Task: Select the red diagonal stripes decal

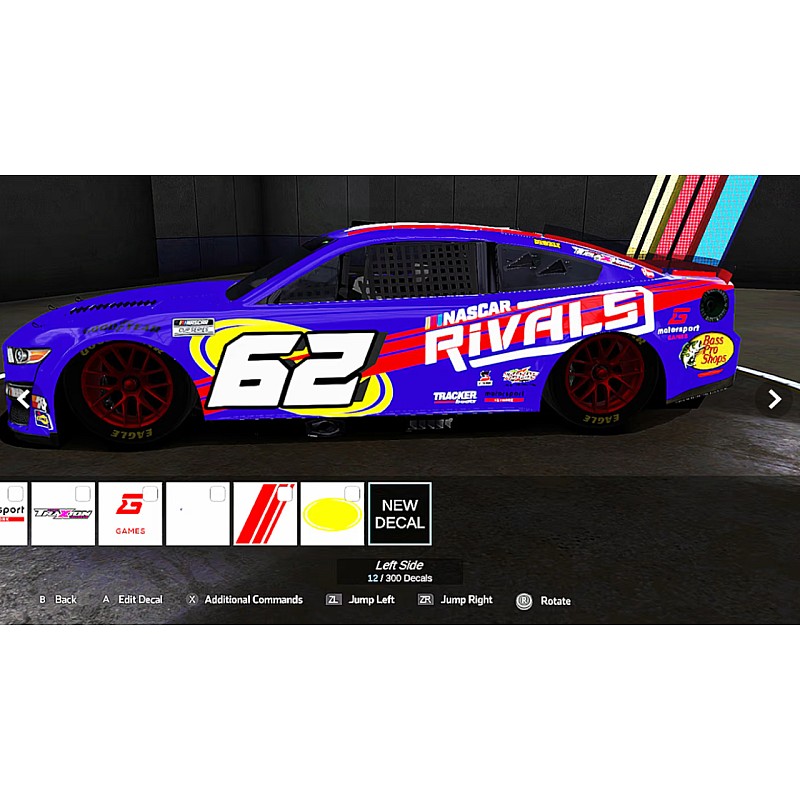Action: 264,516
